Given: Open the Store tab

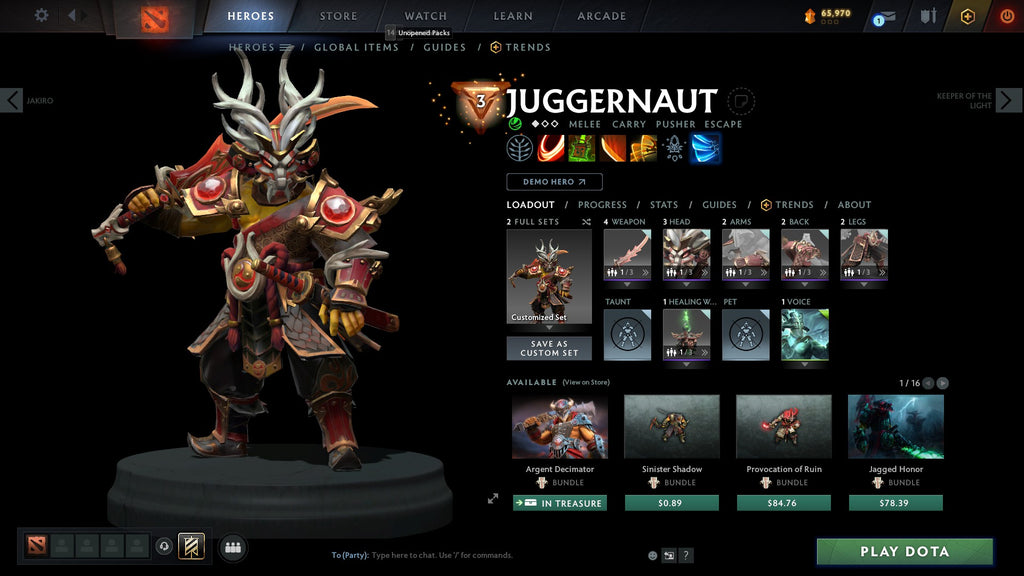Looking at the screenshot, I should click(338, 16).
